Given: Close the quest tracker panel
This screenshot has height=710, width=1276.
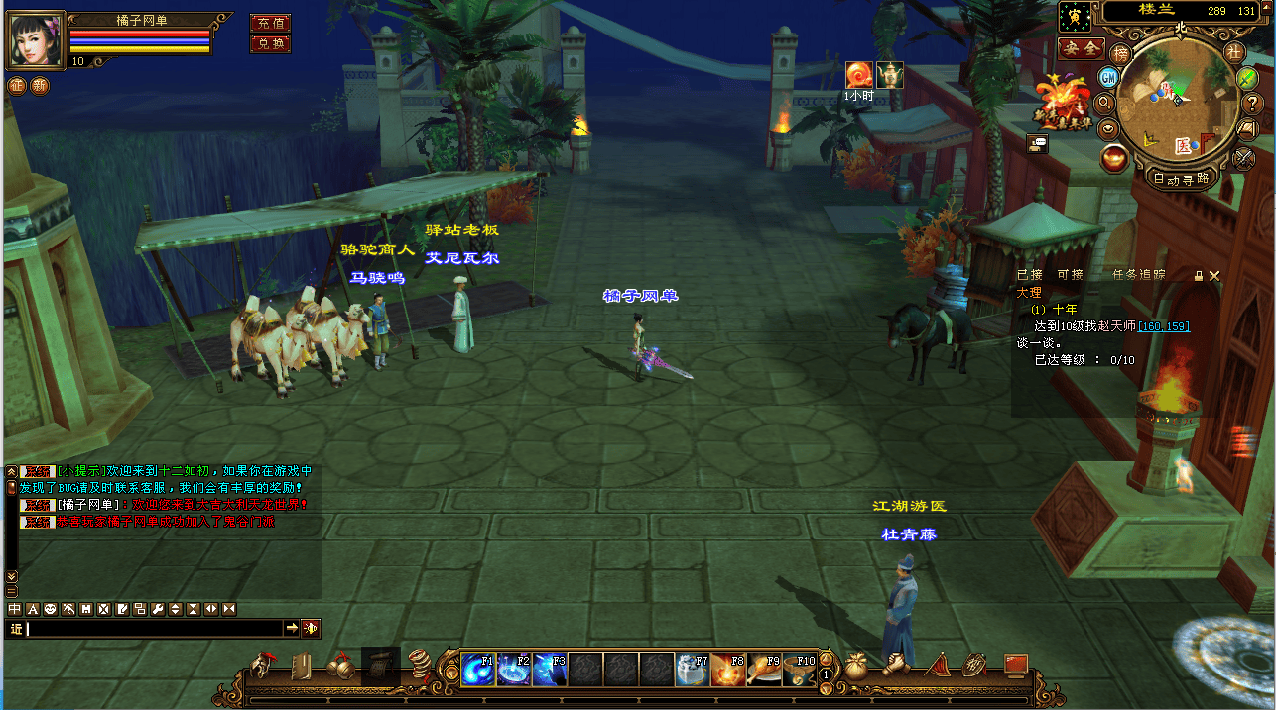Looking at the screenshot, I should click(x=1214, y=275).
